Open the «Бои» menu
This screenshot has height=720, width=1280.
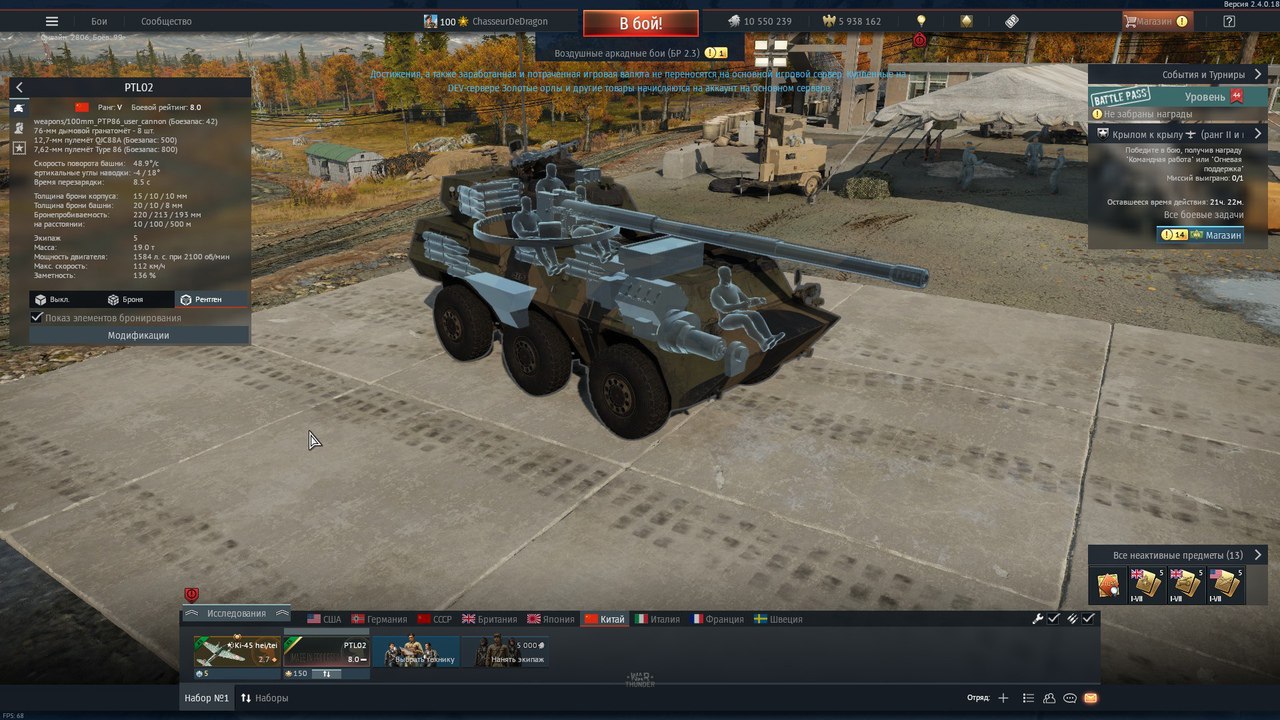click(x=99, y=21)
